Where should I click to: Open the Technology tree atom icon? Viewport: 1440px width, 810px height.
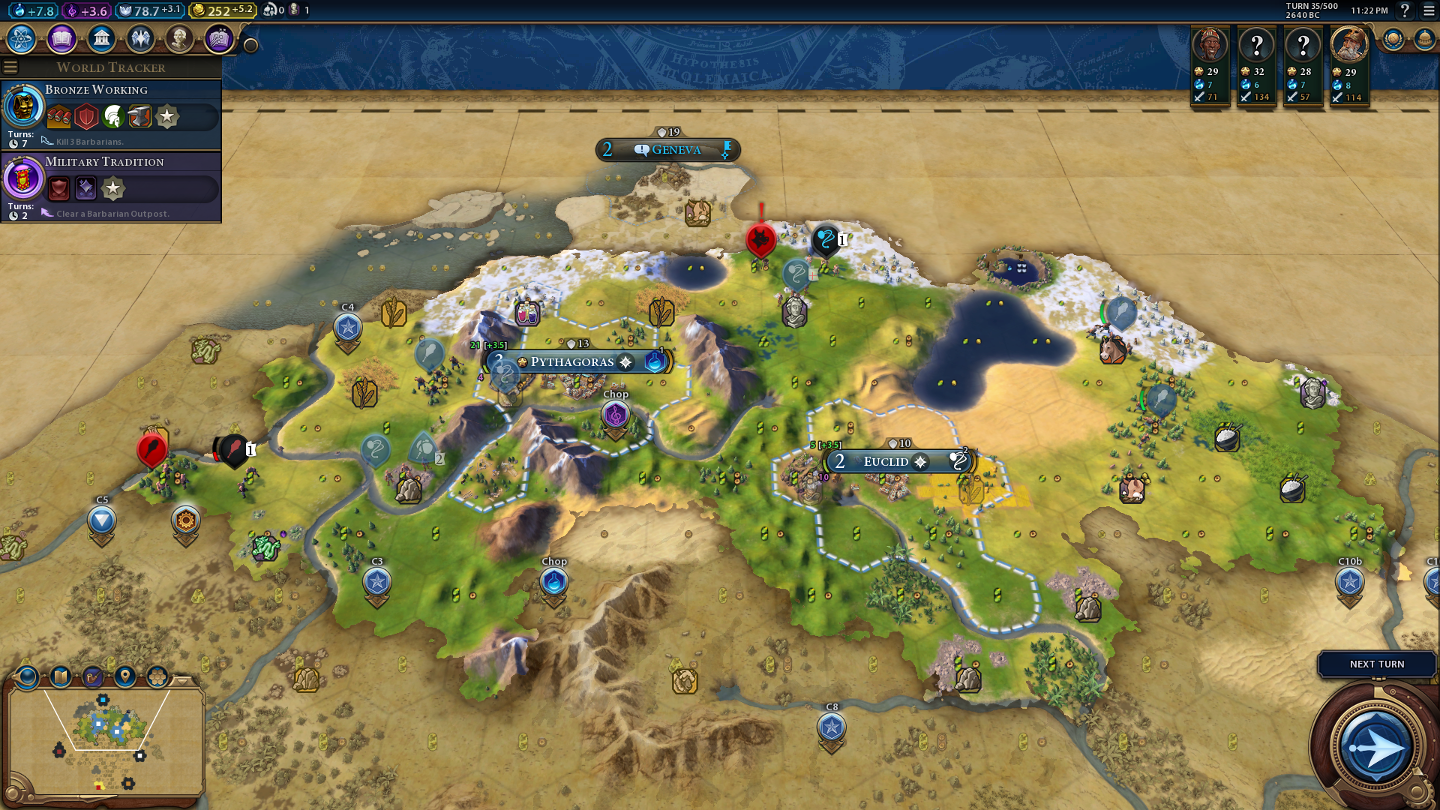click(22, 39)
